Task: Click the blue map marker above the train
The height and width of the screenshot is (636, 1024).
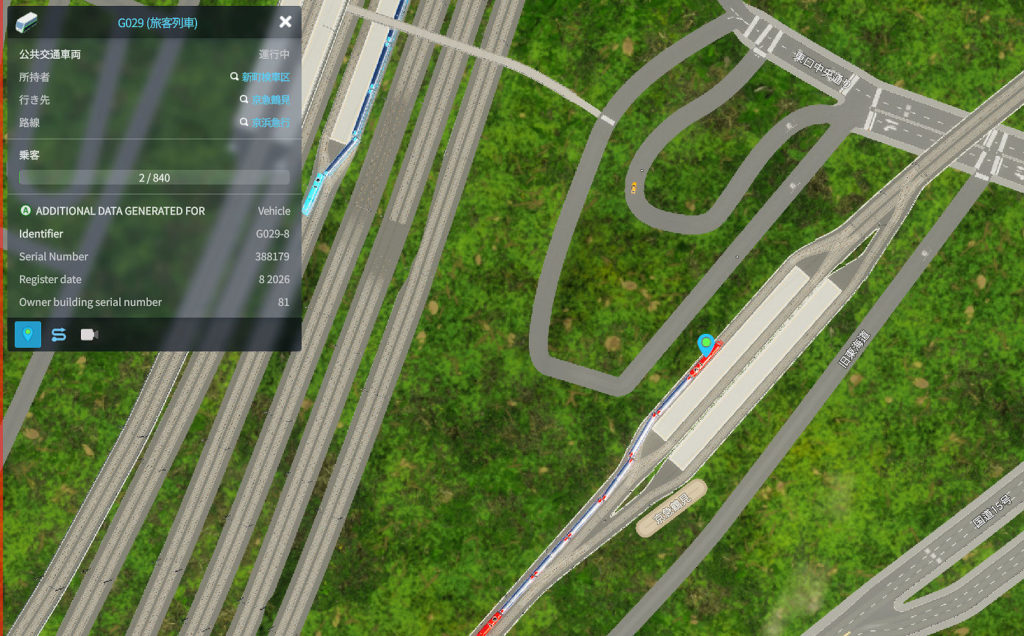Action: 708,345
